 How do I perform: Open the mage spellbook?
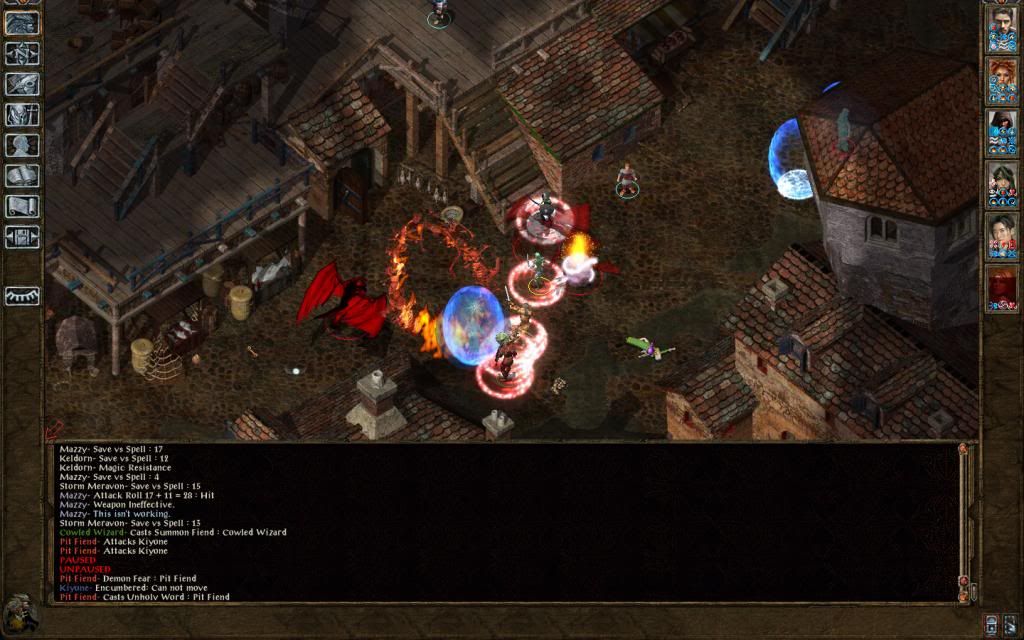[22, 176]
